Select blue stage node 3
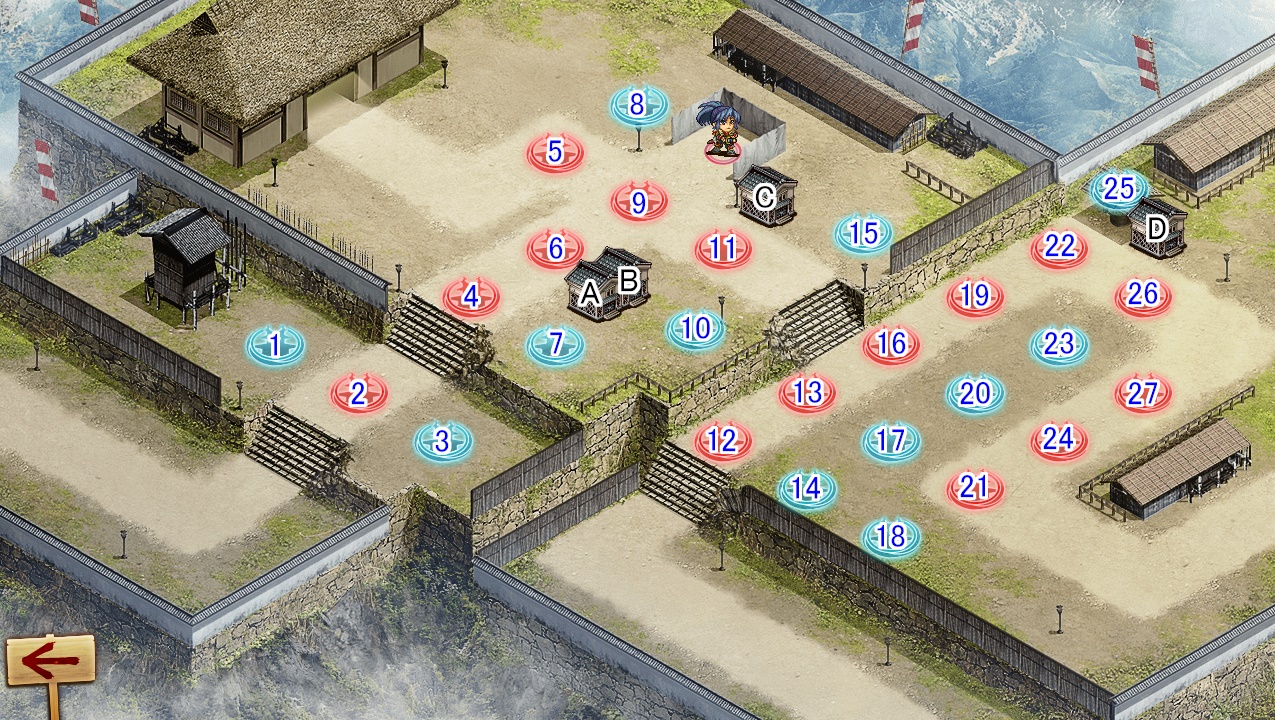The height and width of the screenshot is (720, 1275). coord(443,440)
